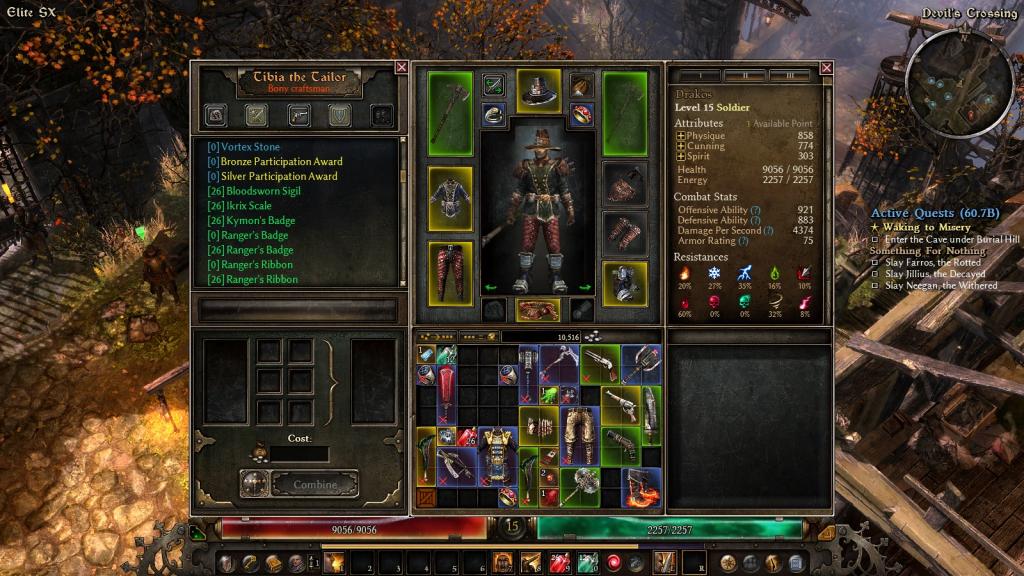Select the Vortex Stone entry

click(243, 147)
